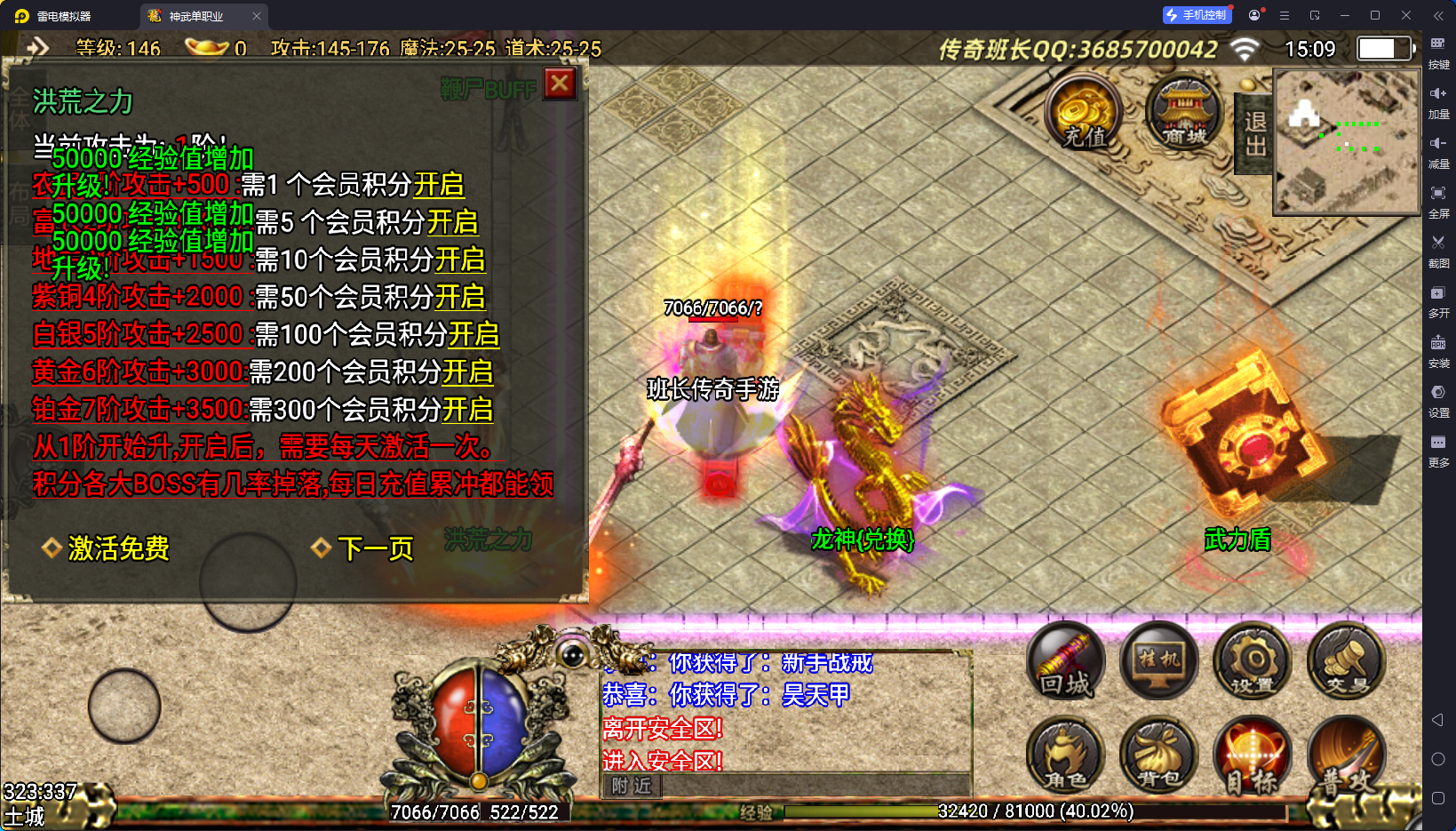Click the in-game 设置 settings gear icon

(x=1253, y=659)
